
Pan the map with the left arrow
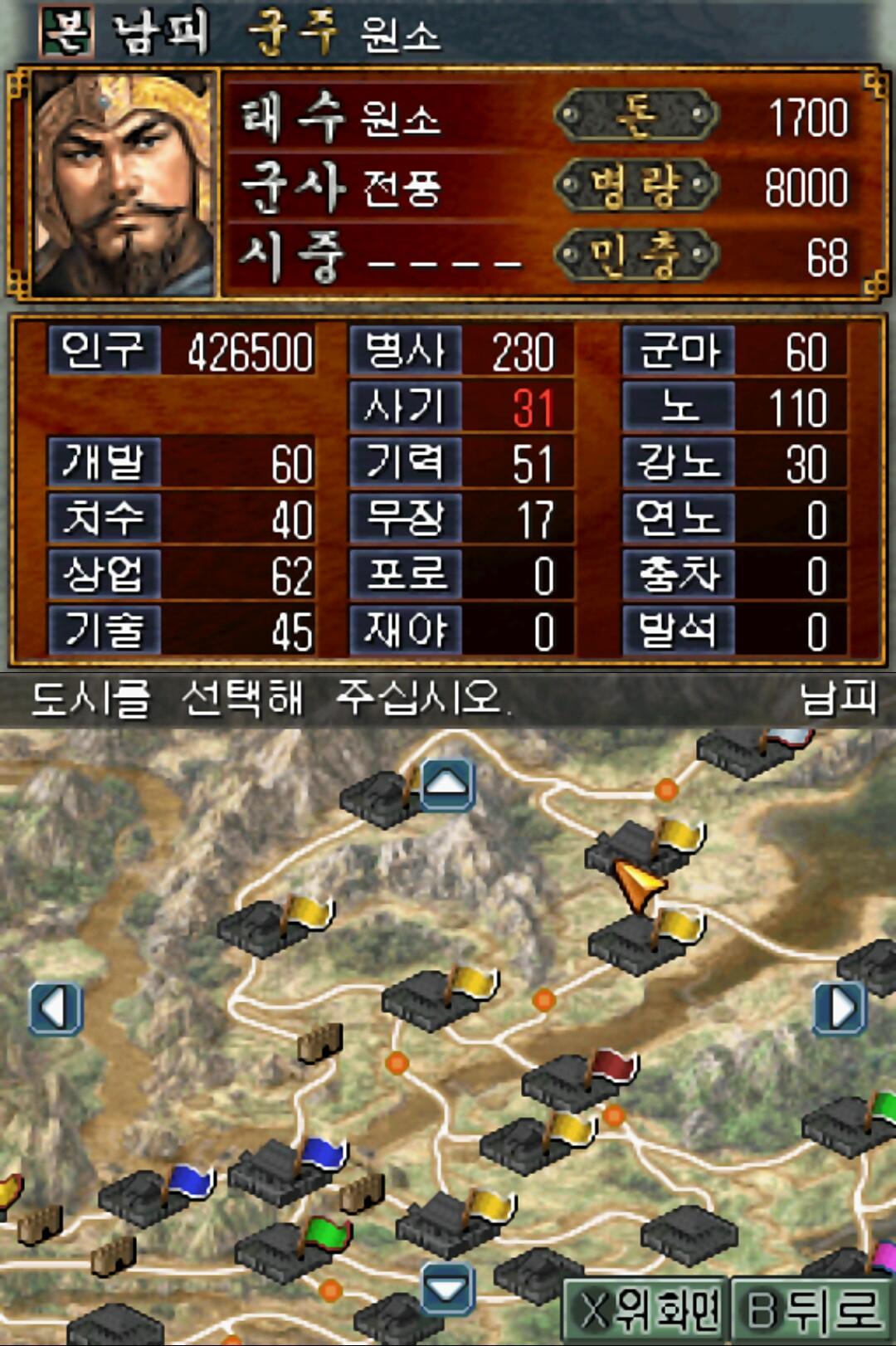(x=56, y=1009)
